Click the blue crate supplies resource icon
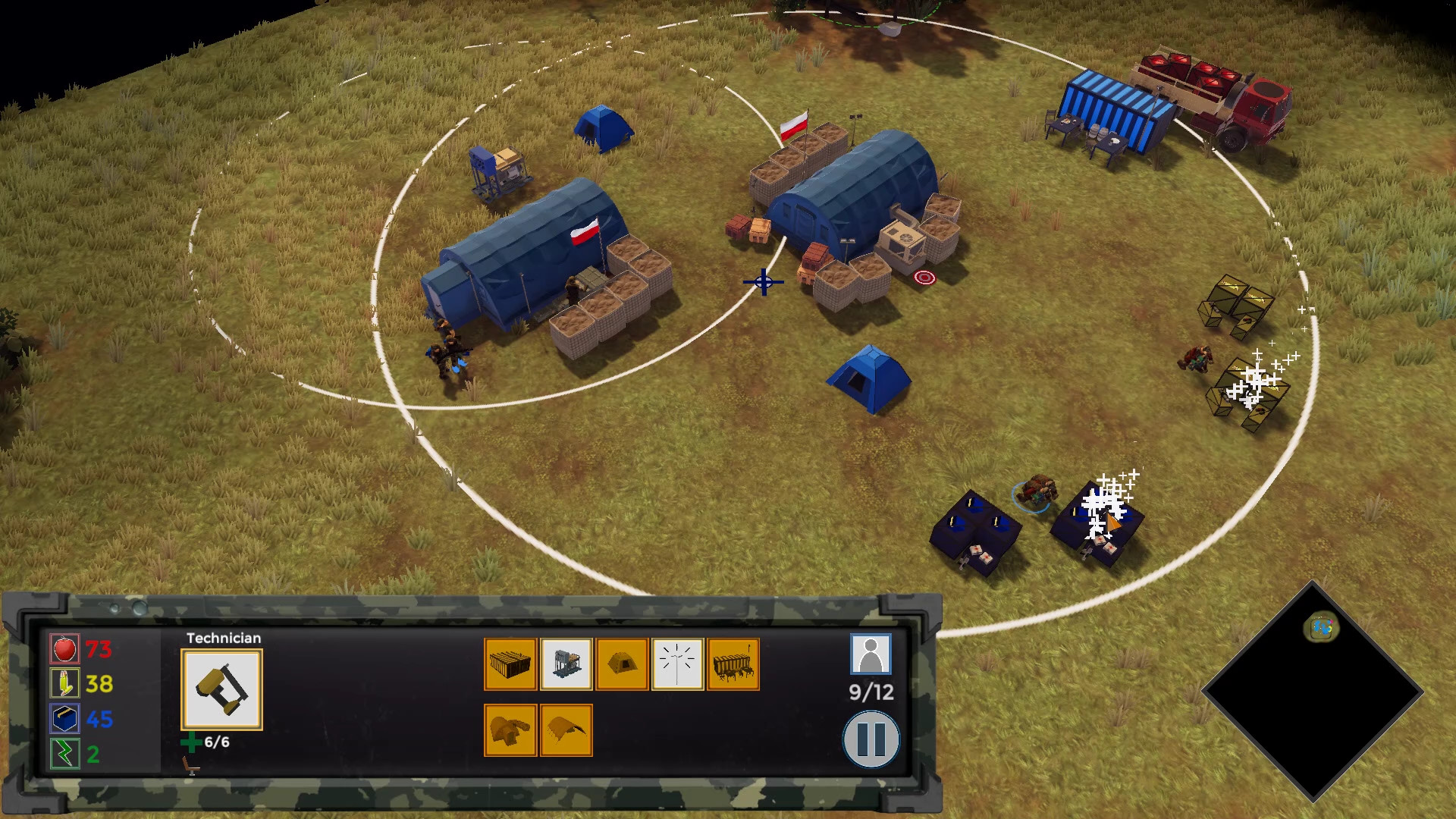 [64, 719]
